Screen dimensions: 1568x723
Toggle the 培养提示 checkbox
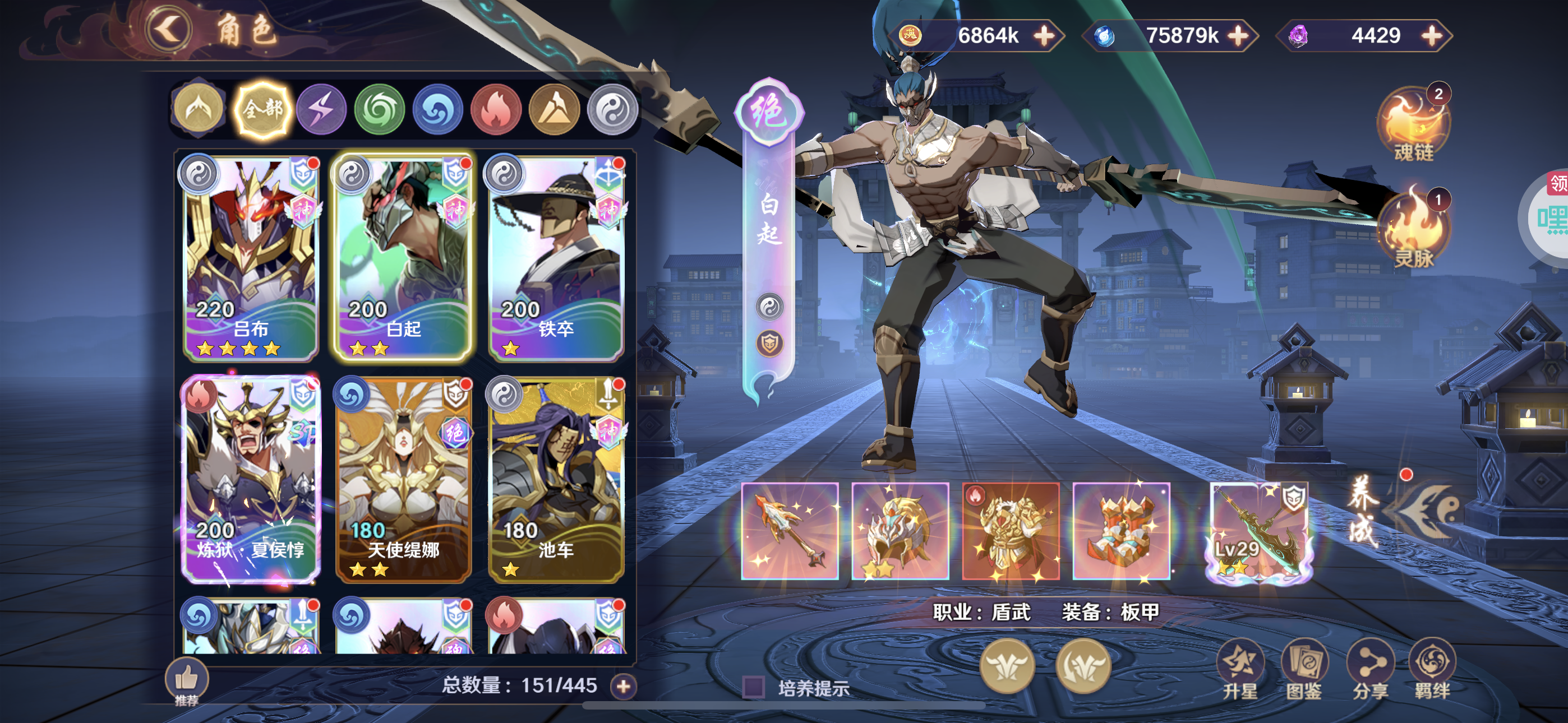coord(754,688)
